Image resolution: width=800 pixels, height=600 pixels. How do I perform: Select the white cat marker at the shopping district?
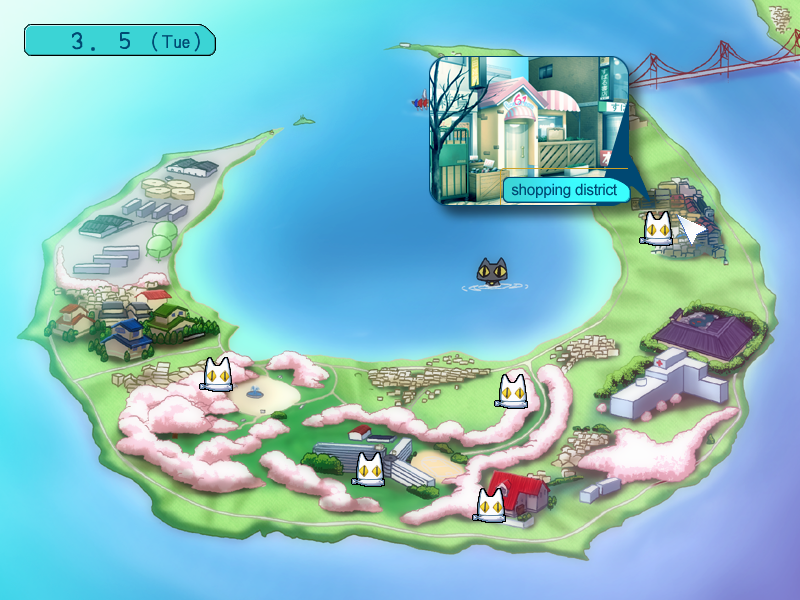point(656,228)
